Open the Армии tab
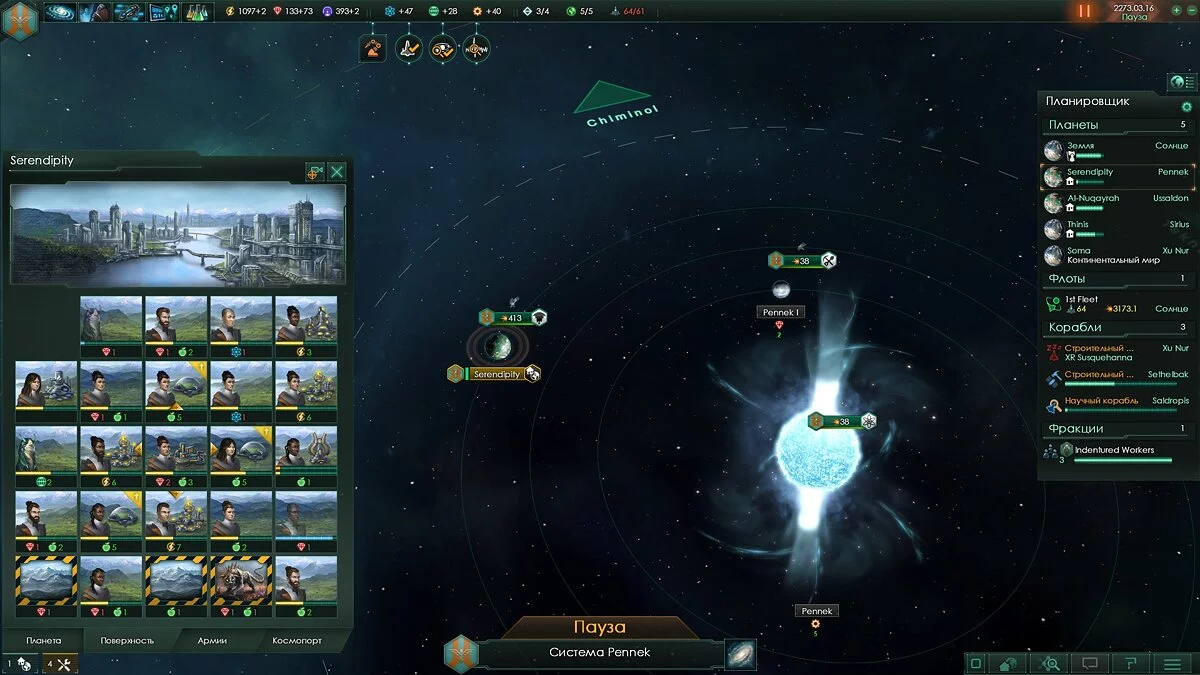Viewport: 1200px width, 675px height. coord(211,640)
